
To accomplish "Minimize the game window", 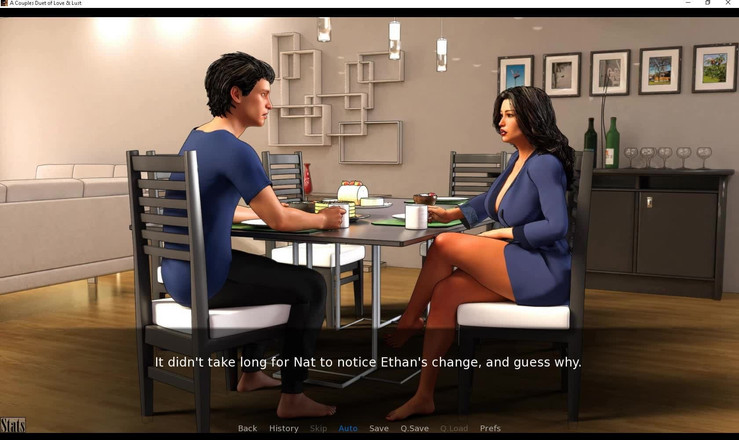I will coord(688,3).
